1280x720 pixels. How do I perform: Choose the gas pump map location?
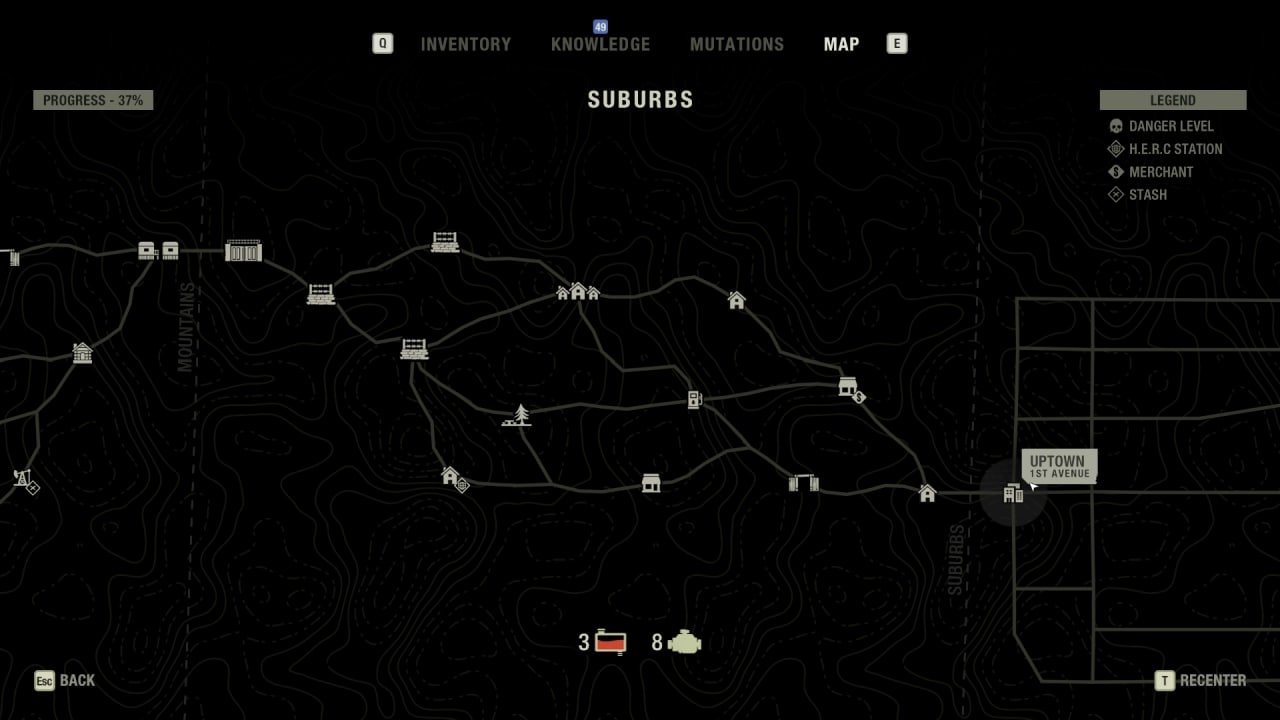[695, 400]
